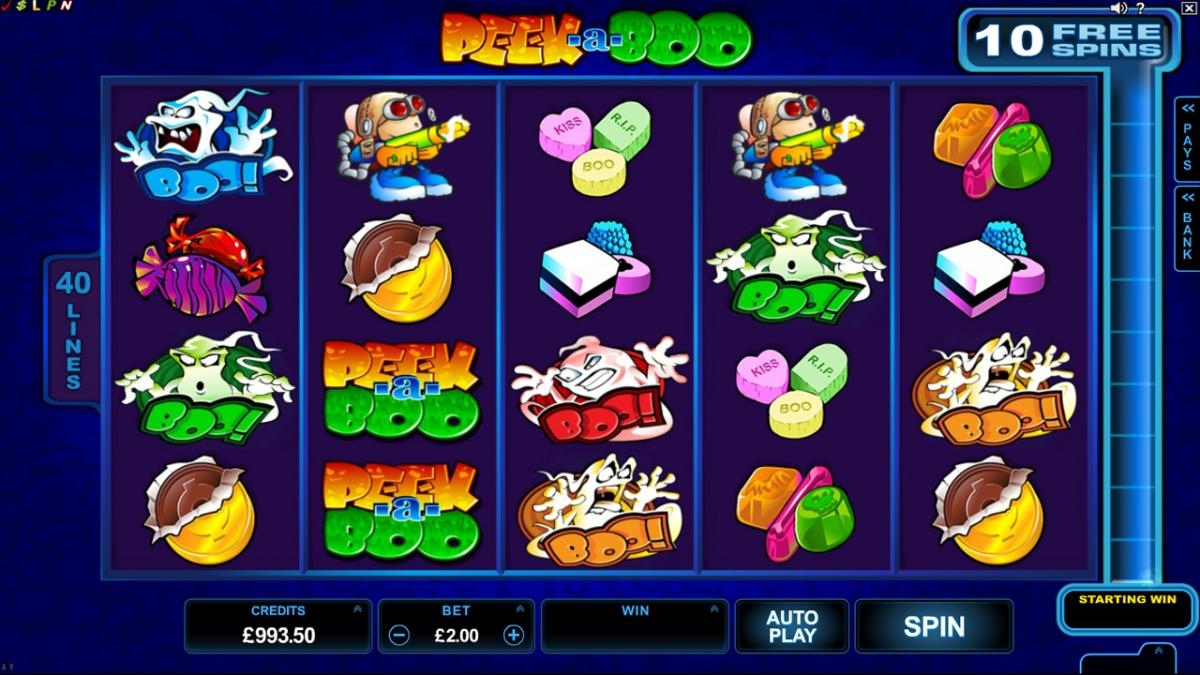Image resolution: width=1200 pixels, height=675 pixels.
Task: Increase the bet with the plus button
Action: tap(513, 635)
